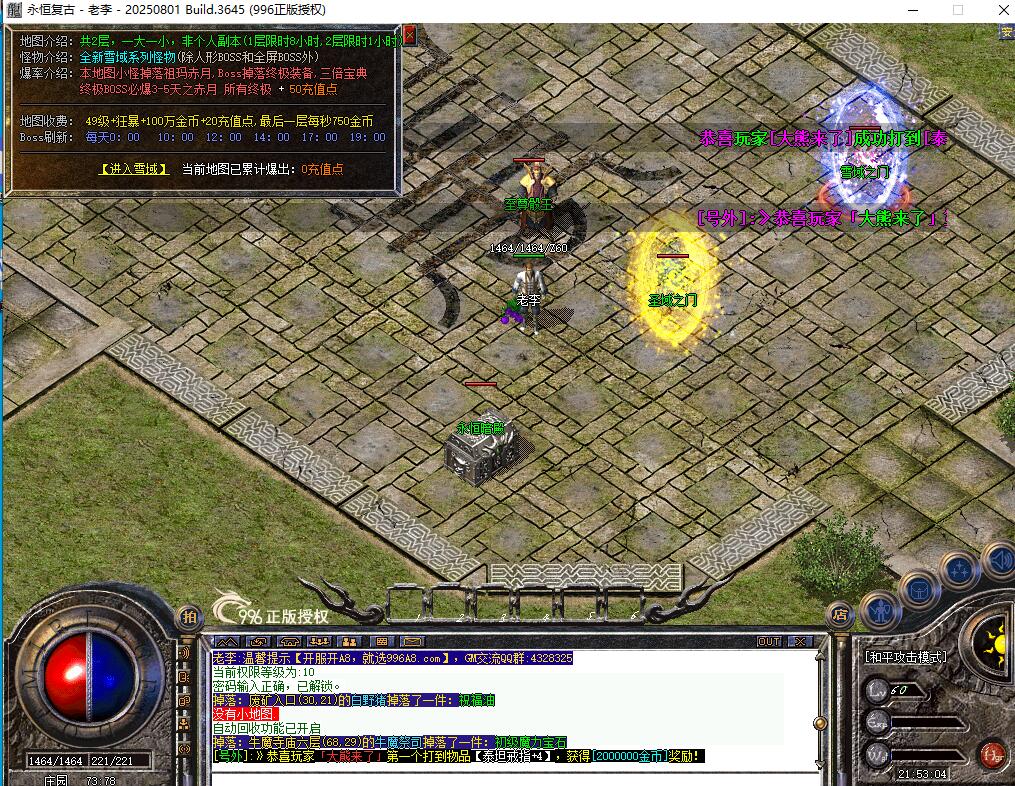Open the 店 shop button
The image size is (1015, 786).
coord(840,615)
